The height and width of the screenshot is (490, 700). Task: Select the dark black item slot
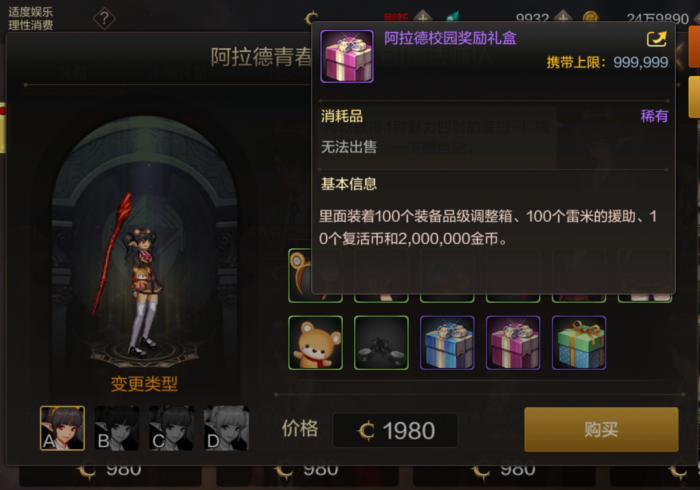click(381, 343)
